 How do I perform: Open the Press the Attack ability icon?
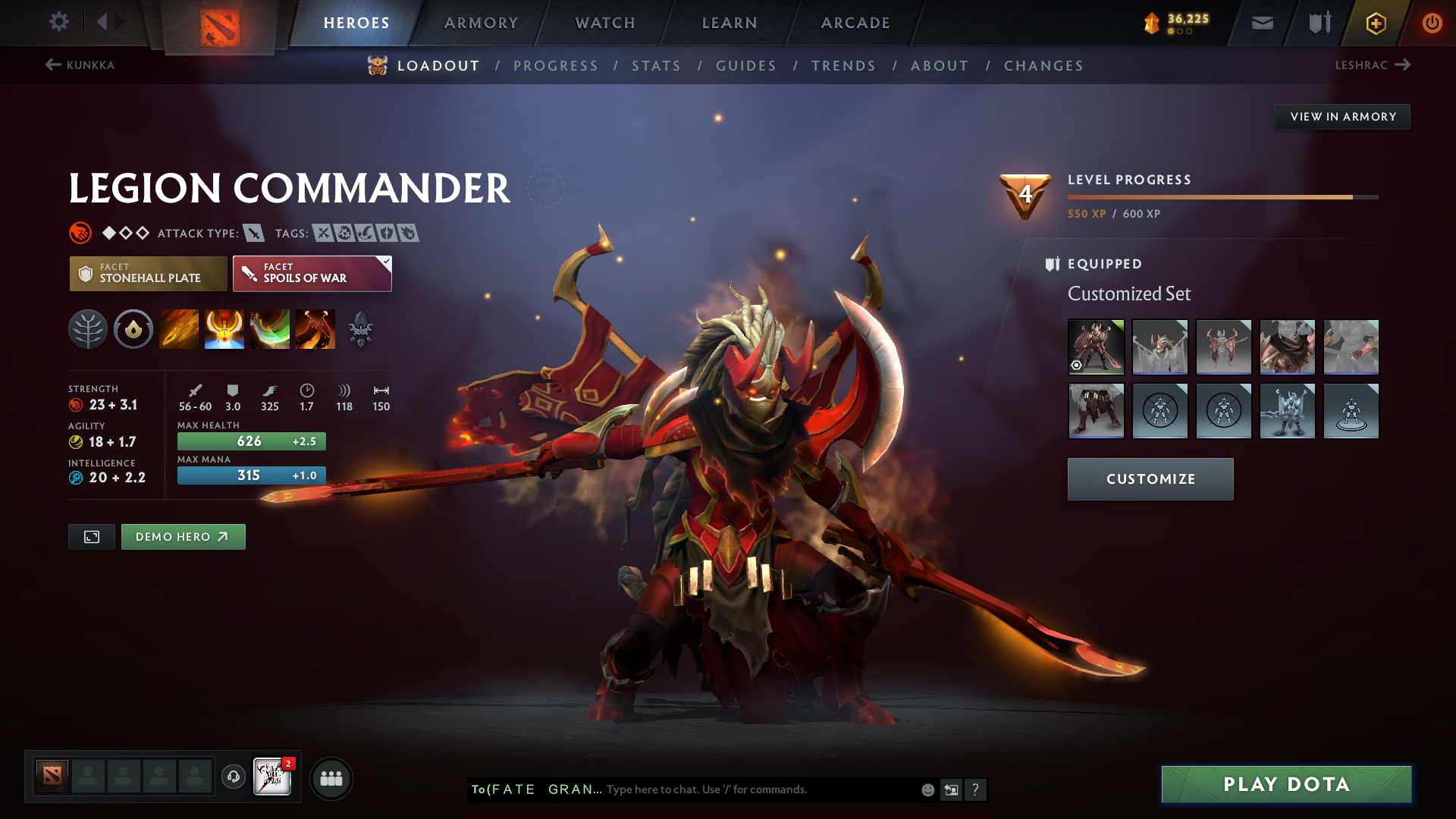pyautogui.click(x=224, y=329)
